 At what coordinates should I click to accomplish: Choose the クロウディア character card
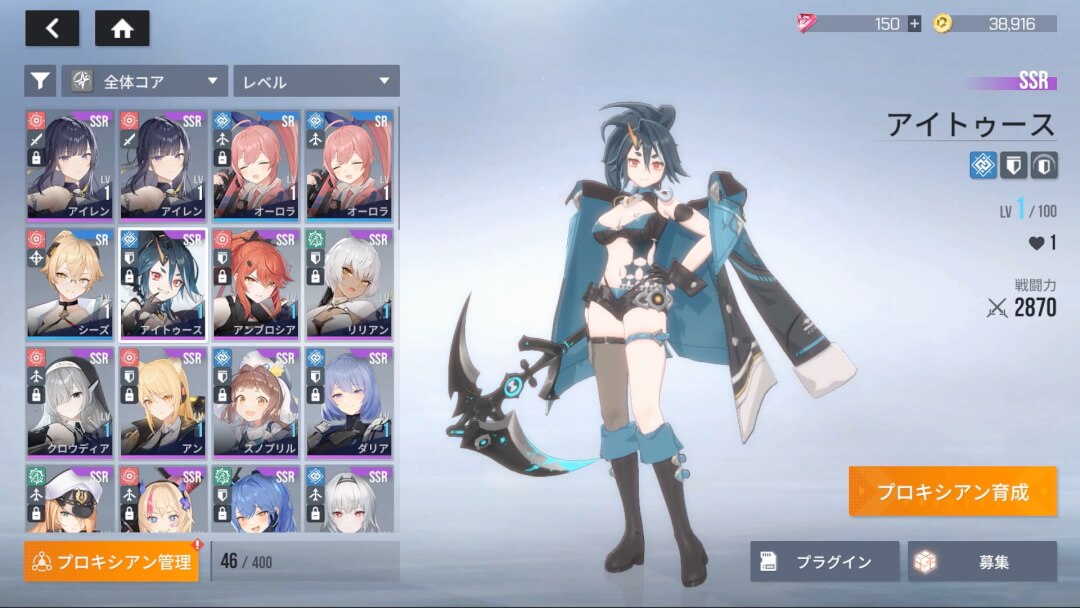point(70,402)
